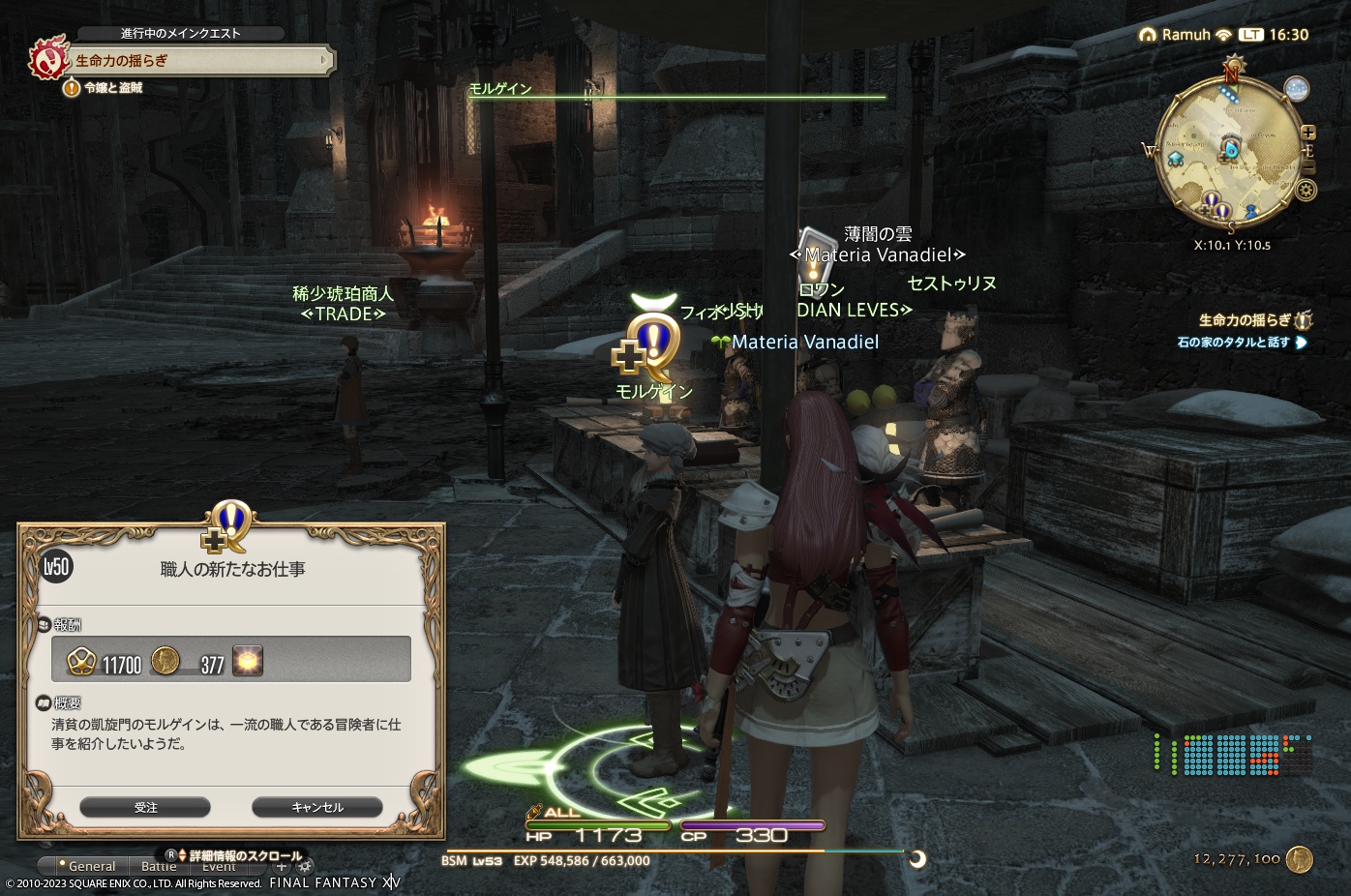Click the weather icon beside the minimap

[x=1298, y=88]
